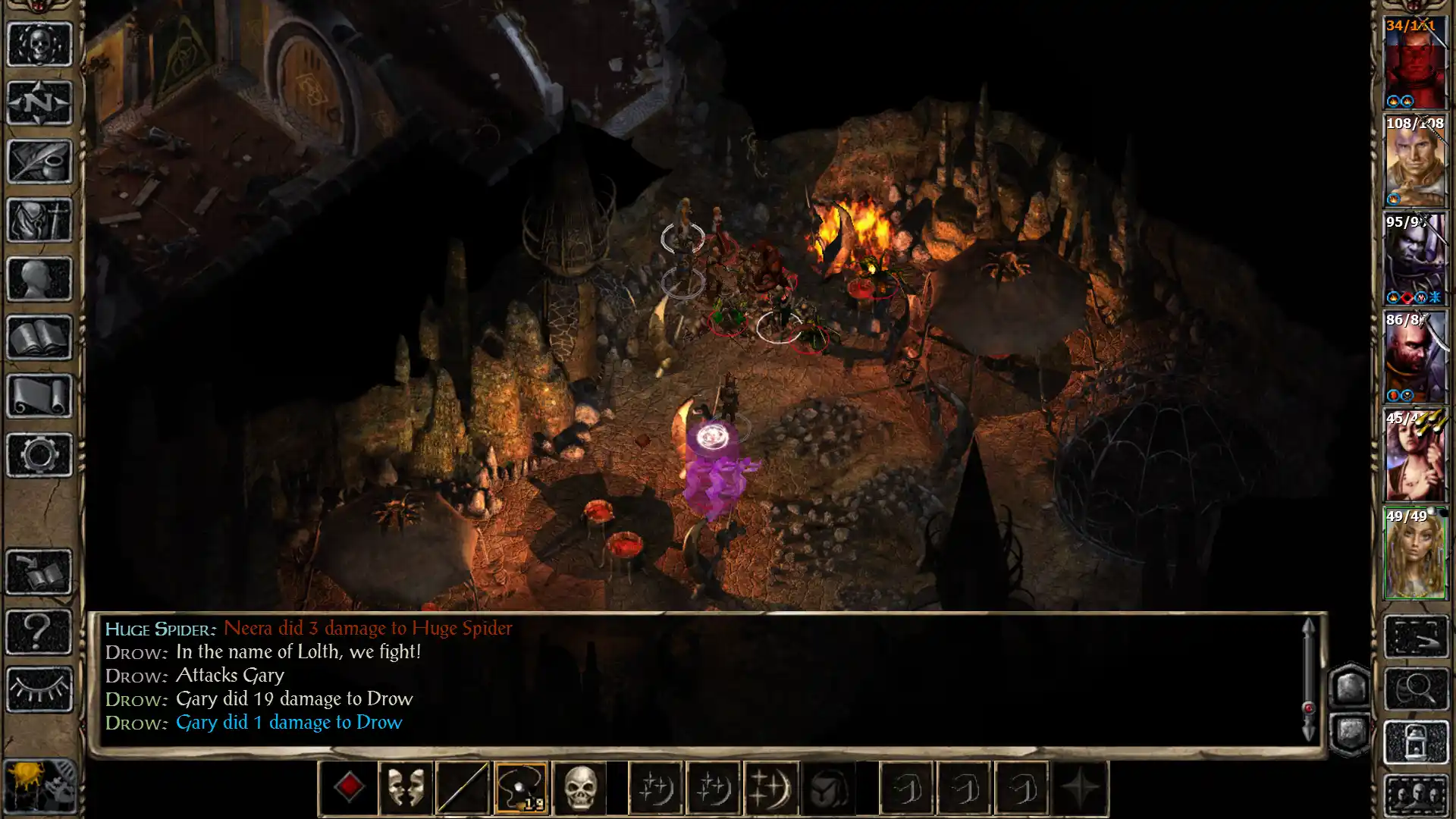Click the lantern rest icon
This screenshot has width=1456, height=819.
coord(1417,742)
